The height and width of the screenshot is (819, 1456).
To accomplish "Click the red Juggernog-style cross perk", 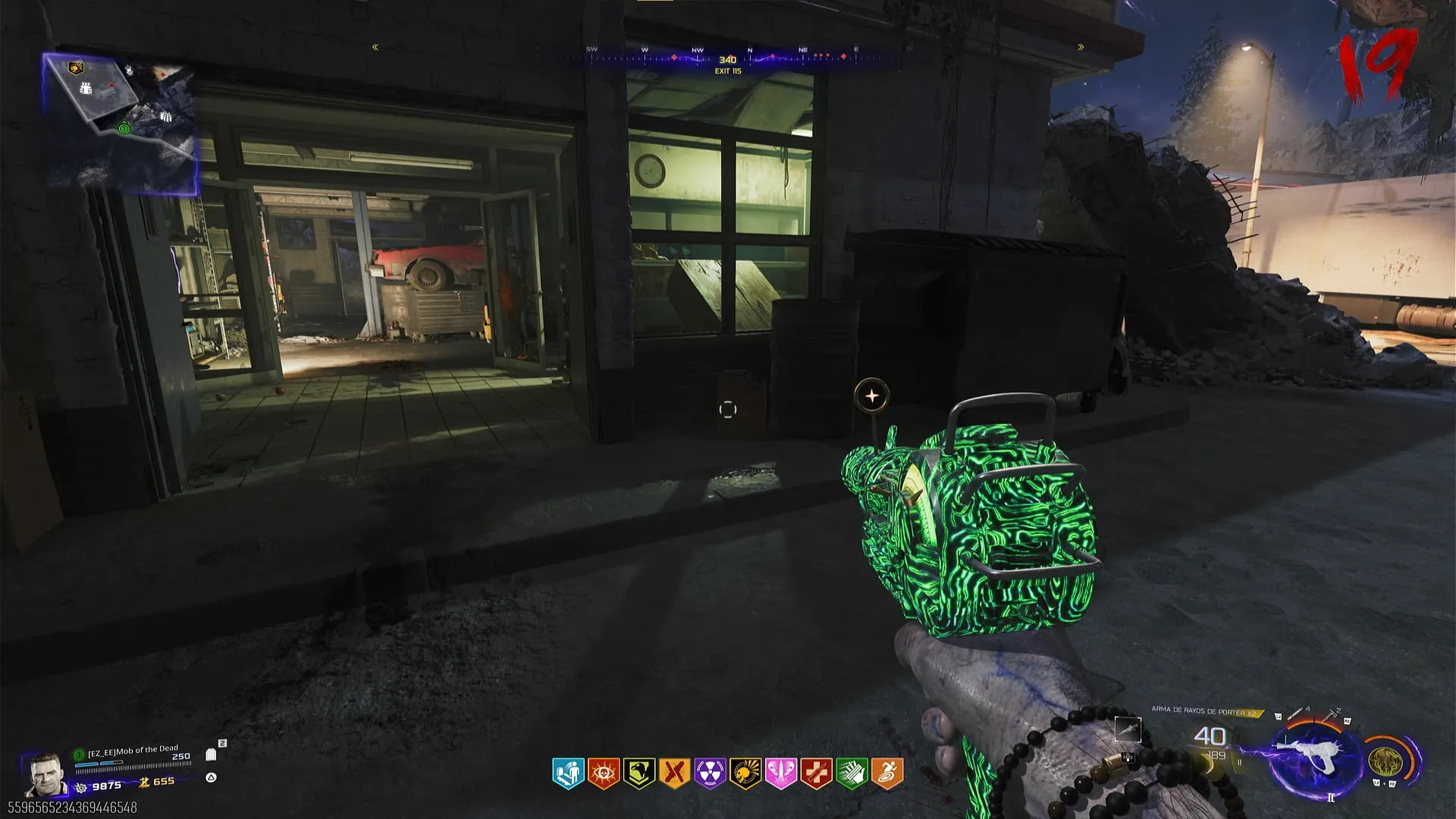I will coord(816,773).
